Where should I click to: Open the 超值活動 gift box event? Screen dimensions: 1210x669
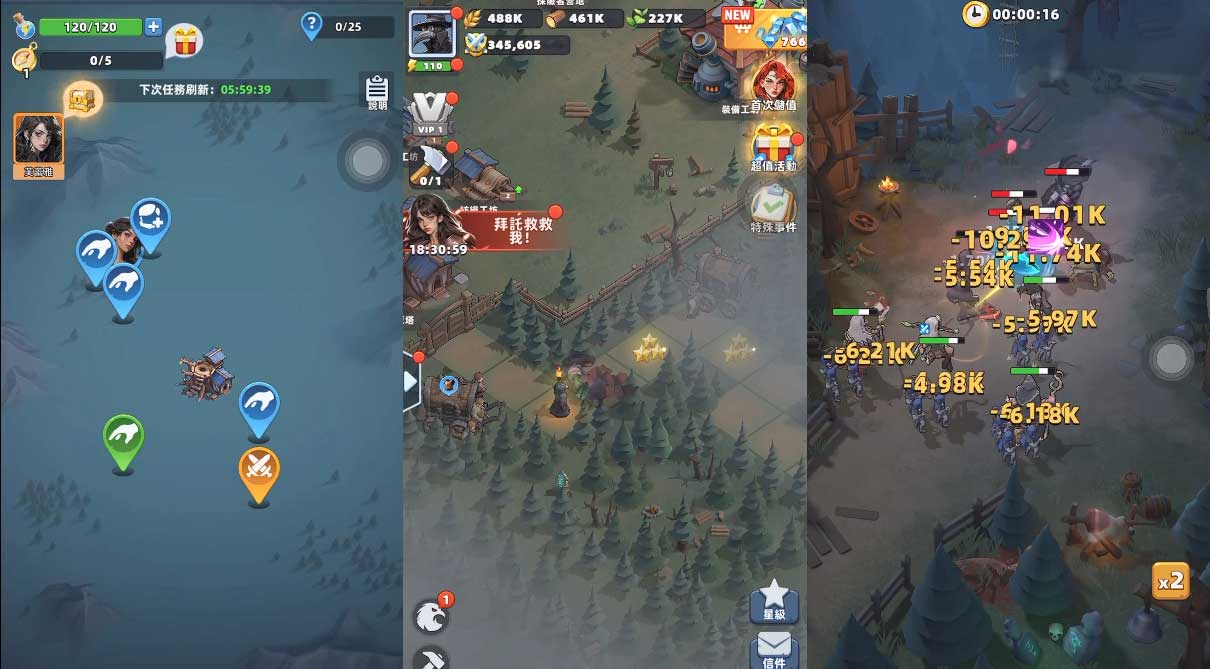pos(773,148)
